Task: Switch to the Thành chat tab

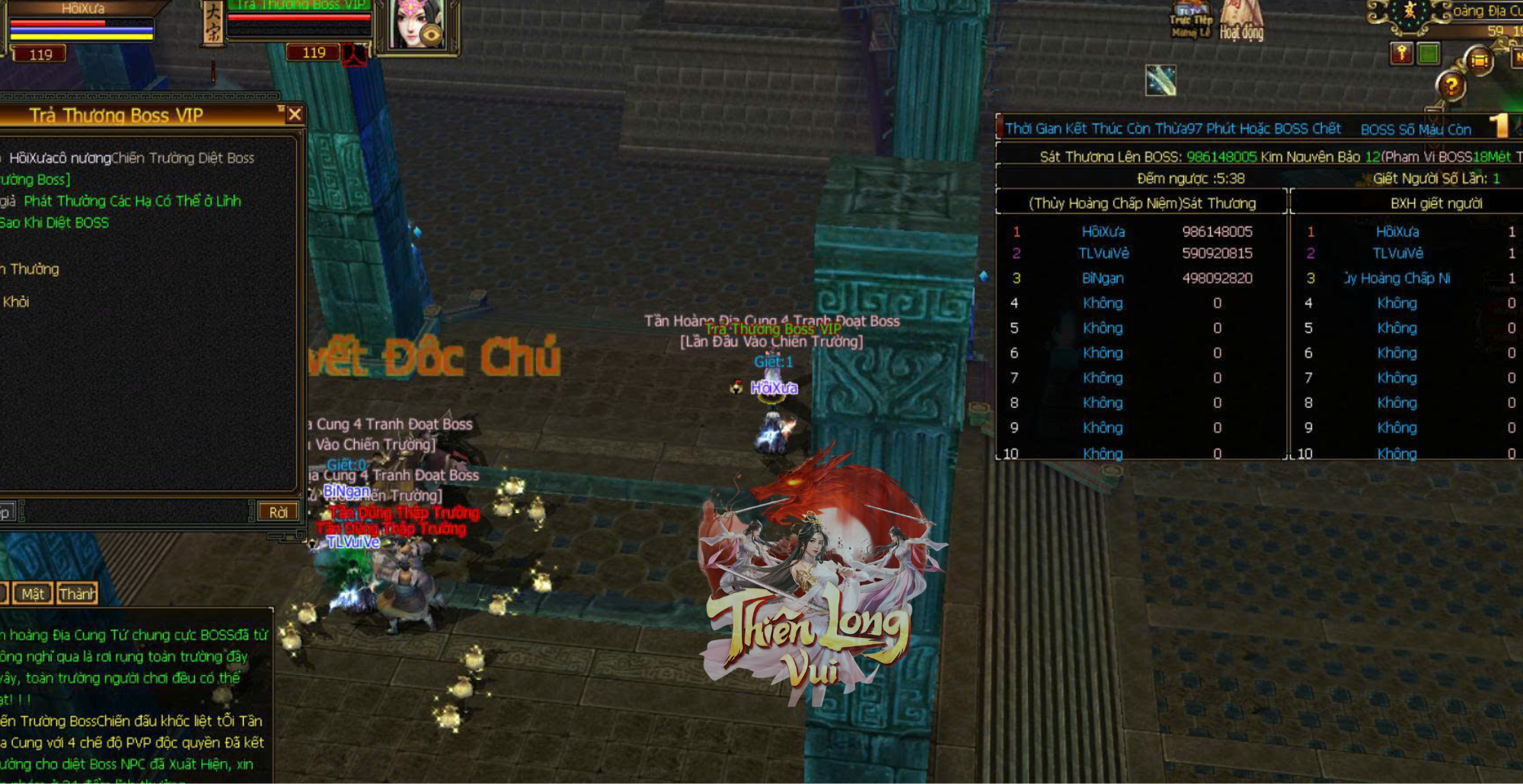Action: 77,594
